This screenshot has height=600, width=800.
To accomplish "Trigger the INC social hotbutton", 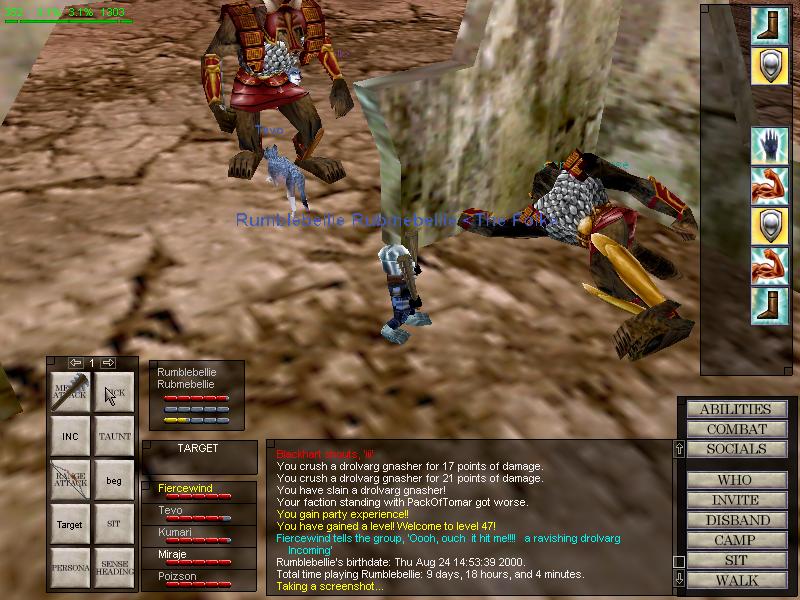I will click(71, 437).
